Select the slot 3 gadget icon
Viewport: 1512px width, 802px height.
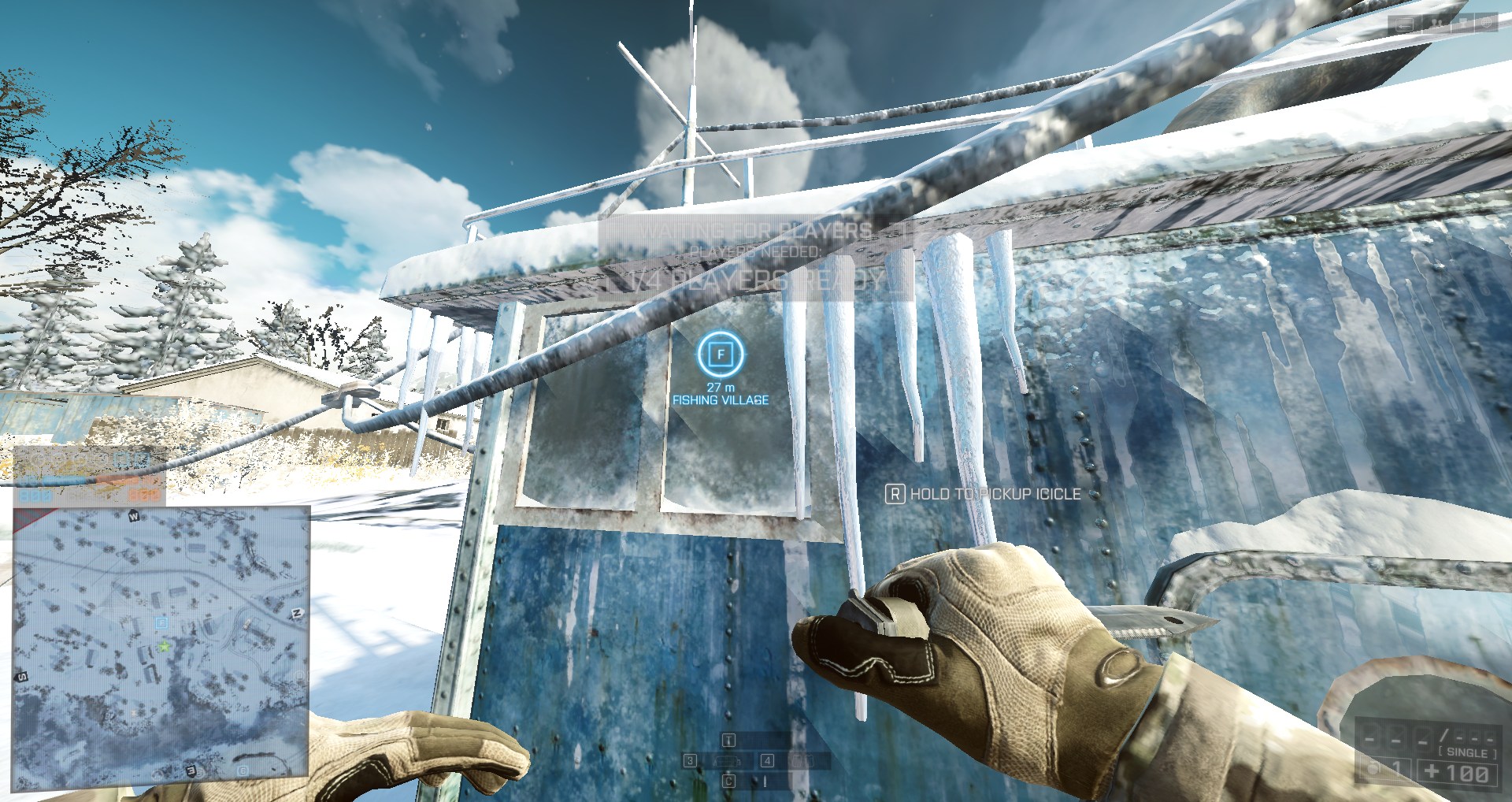pyautogui.click(x=726, y=761)
